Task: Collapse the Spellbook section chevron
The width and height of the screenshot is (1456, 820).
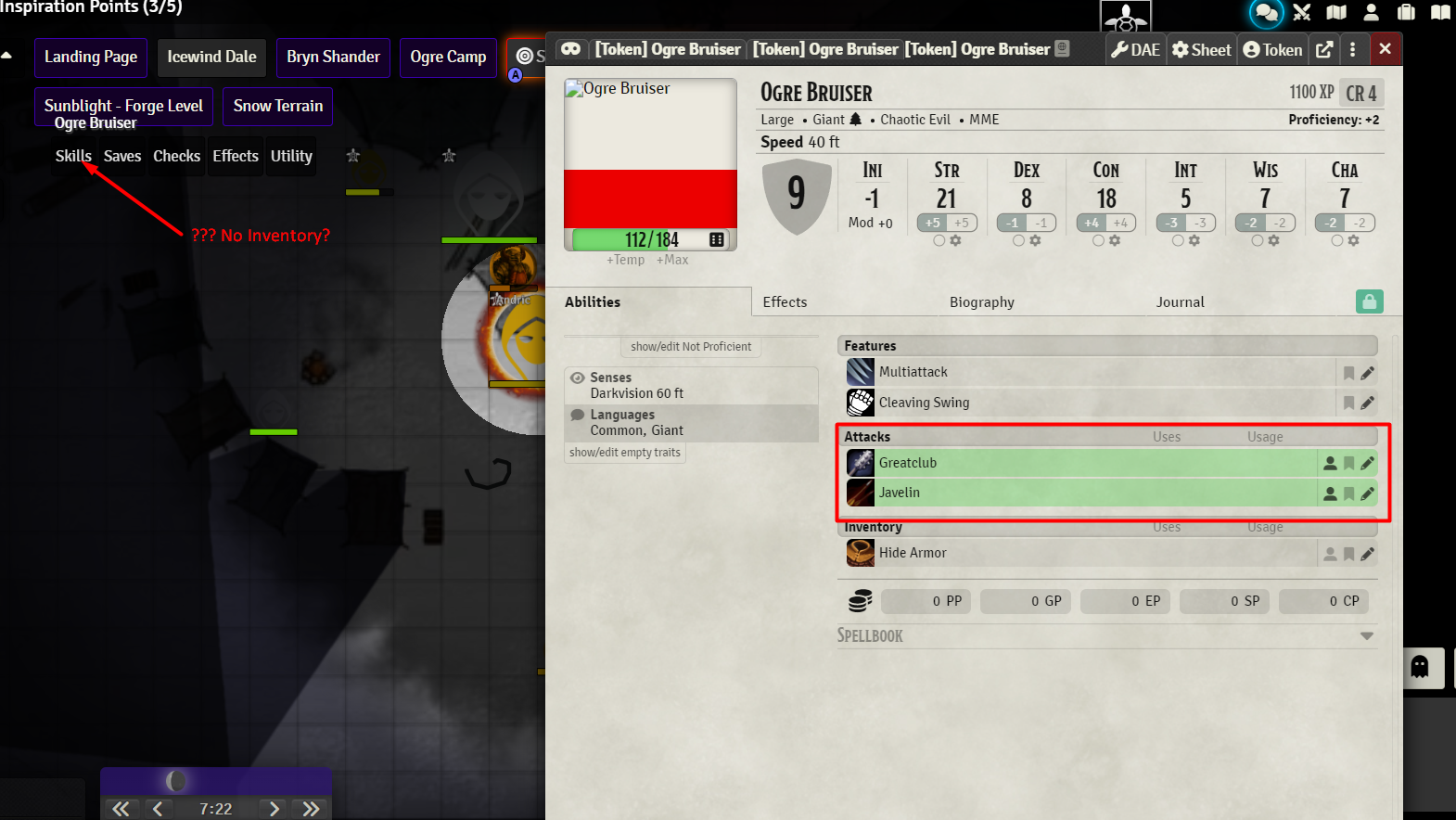Action: pos(1367,635)
